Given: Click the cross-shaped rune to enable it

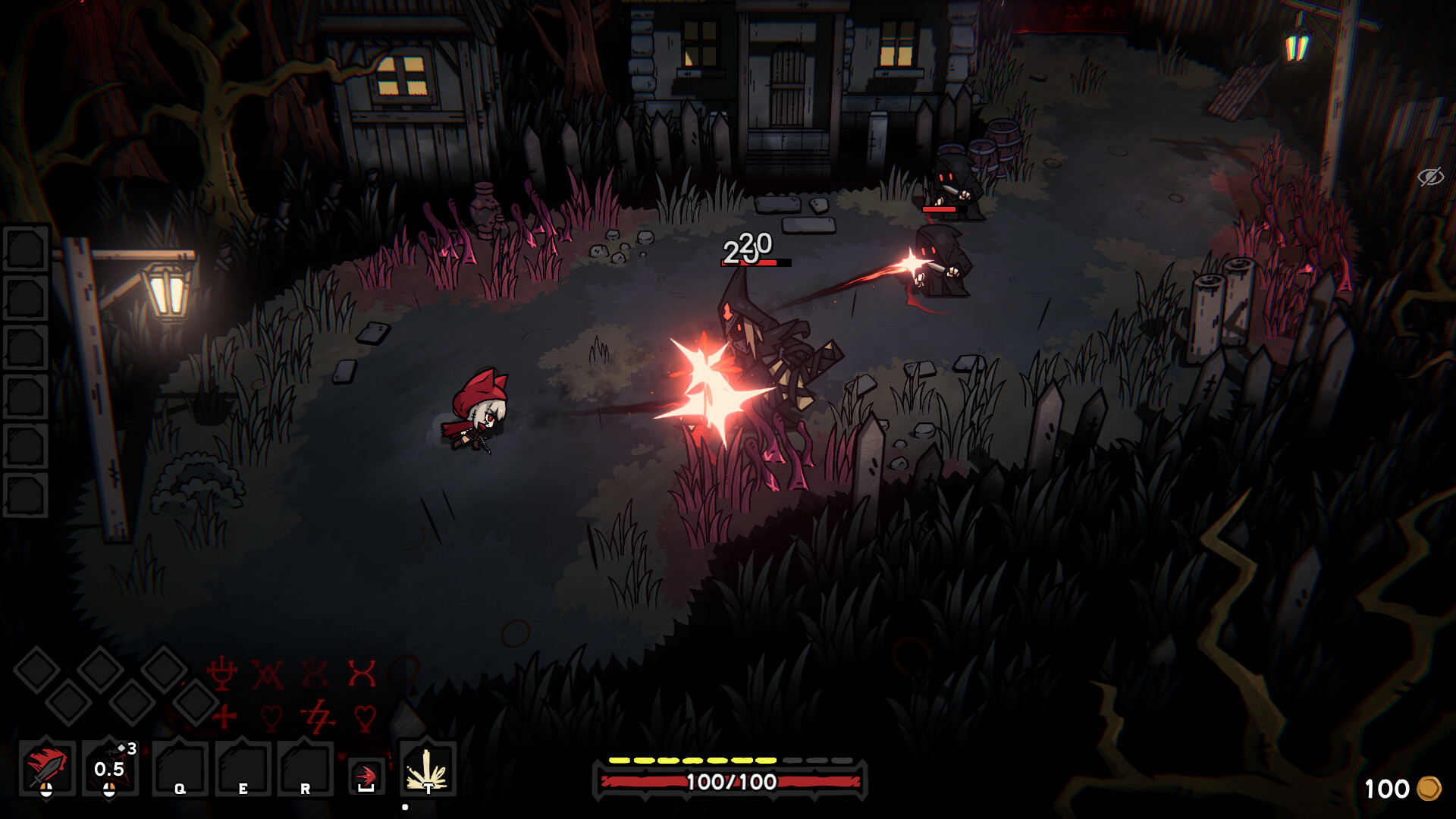Looking at the screenshot, I should 224,717.
